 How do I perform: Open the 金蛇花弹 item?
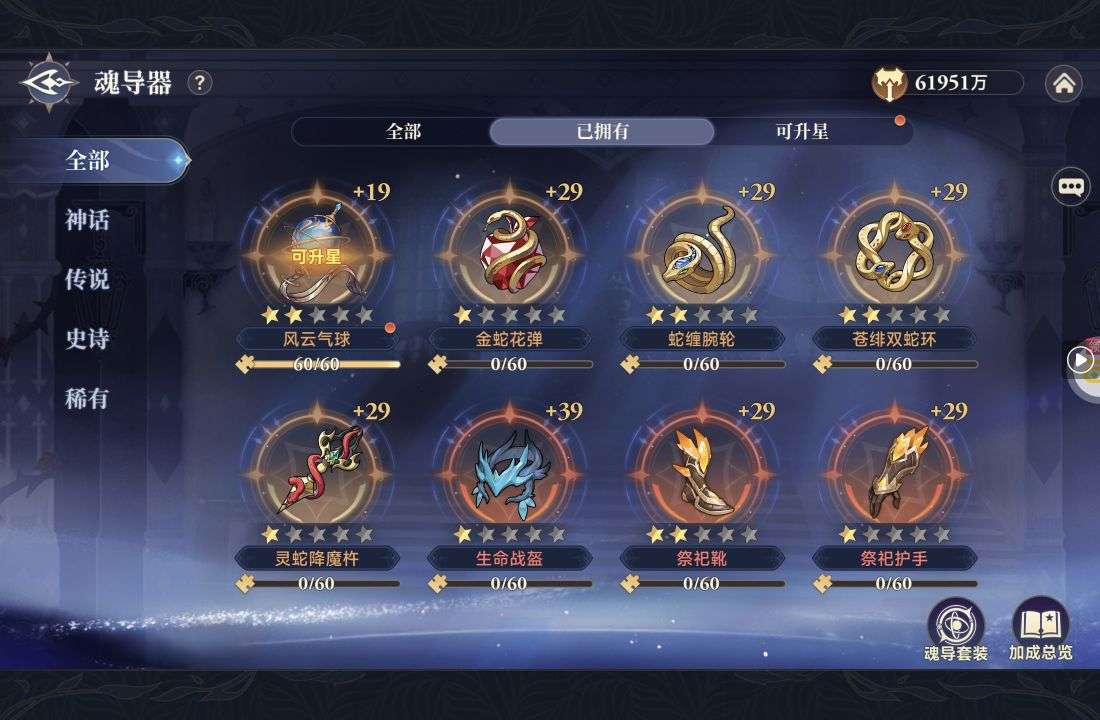(x=510, y=250)
